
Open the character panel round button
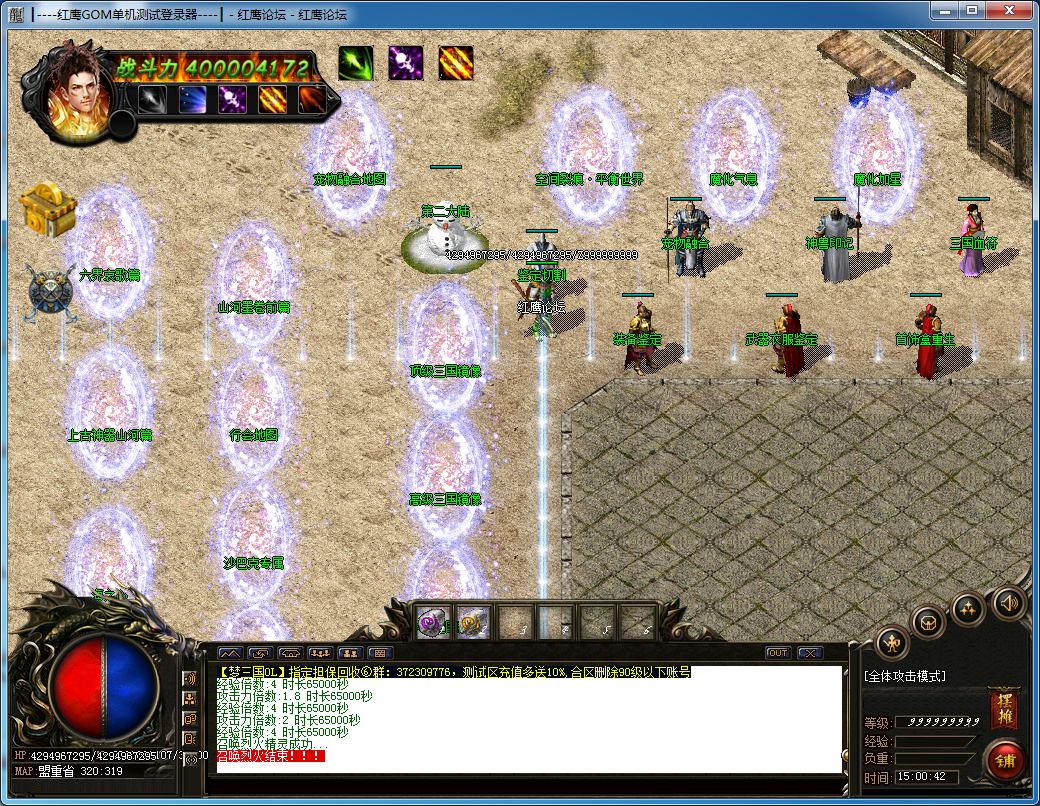point(892,643)
